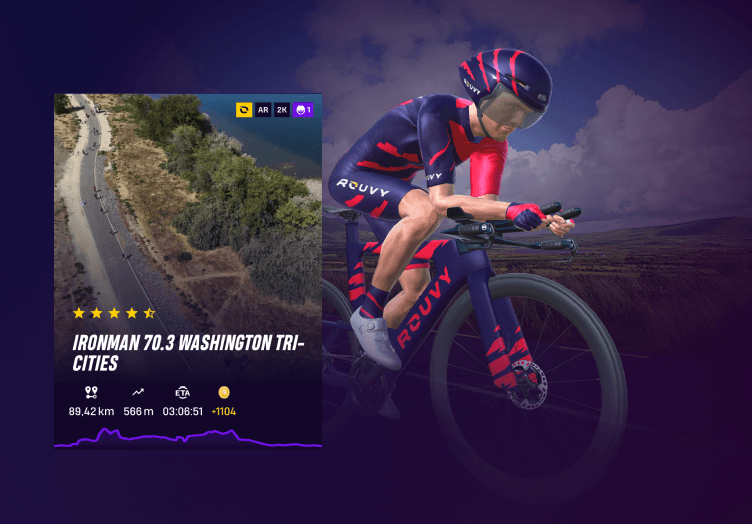Select the AR badge on the route card

coord(263,110)
